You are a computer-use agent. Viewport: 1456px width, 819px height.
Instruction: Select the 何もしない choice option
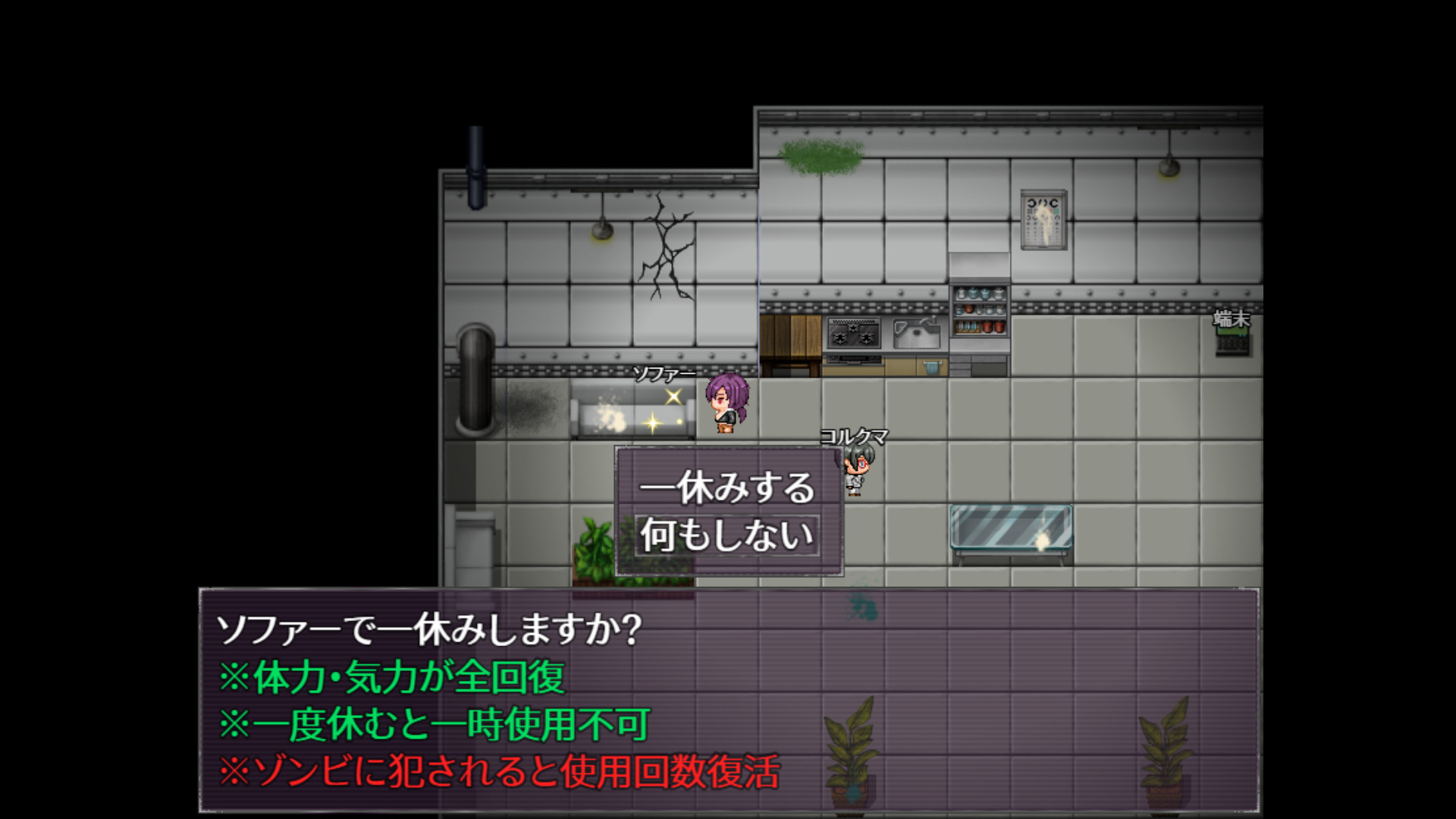[726, 535]
